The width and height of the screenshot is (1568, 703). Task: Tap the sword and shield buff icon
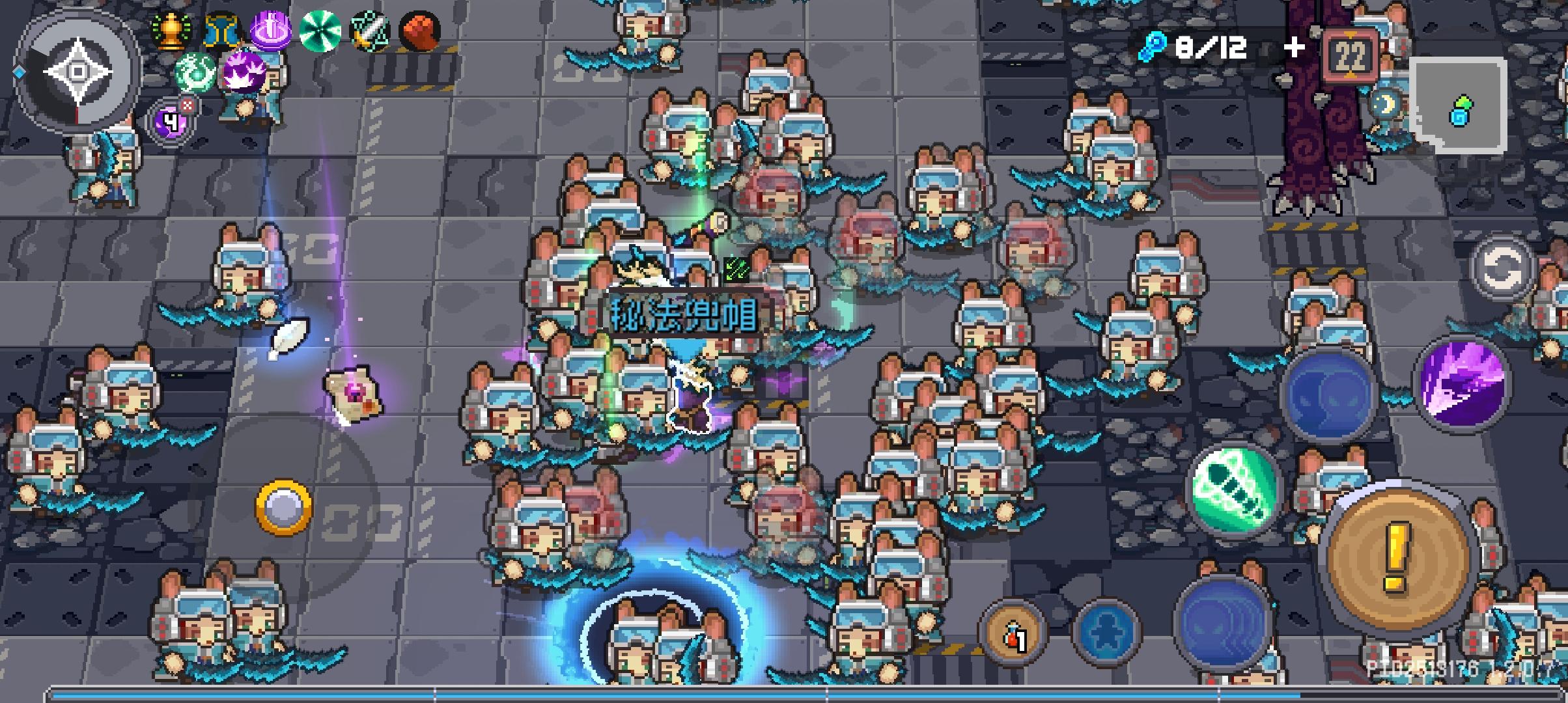click(369, 30)
